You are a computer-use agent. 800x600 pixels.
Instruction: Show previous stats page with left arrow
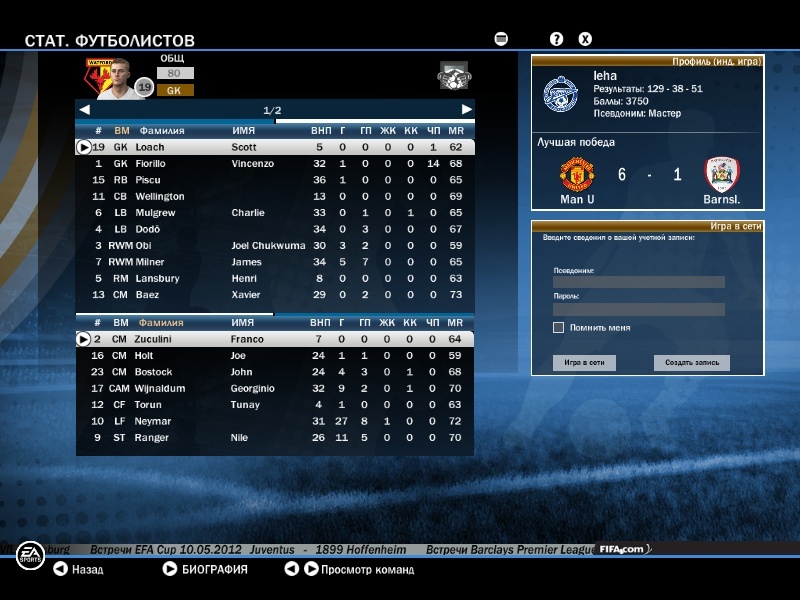(x=85, y=109)
